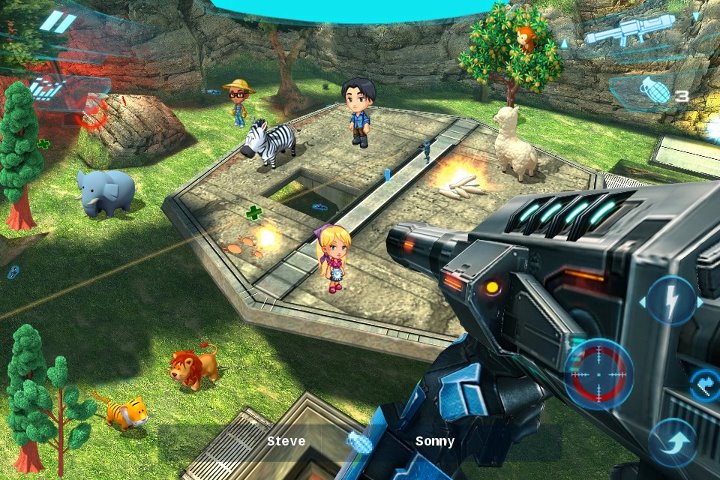The height and width of the screenshot is (480, 720).
Task: Pause the game with the pause button
Action: tap(58, 22)
